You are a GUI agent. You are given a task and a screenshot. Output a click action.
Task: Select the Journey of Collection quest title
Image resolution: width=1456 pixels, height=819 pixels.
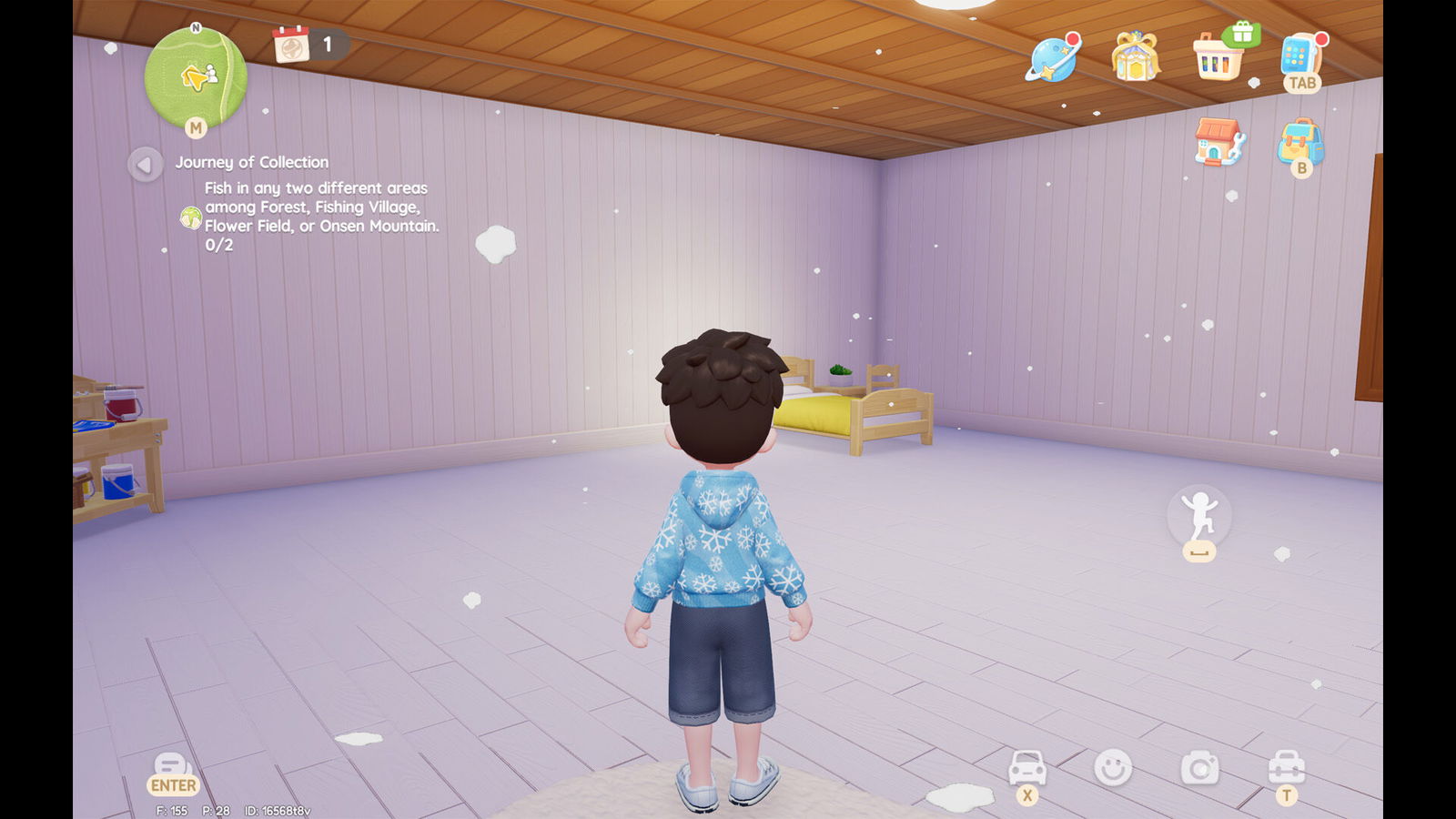pos(250,162)
